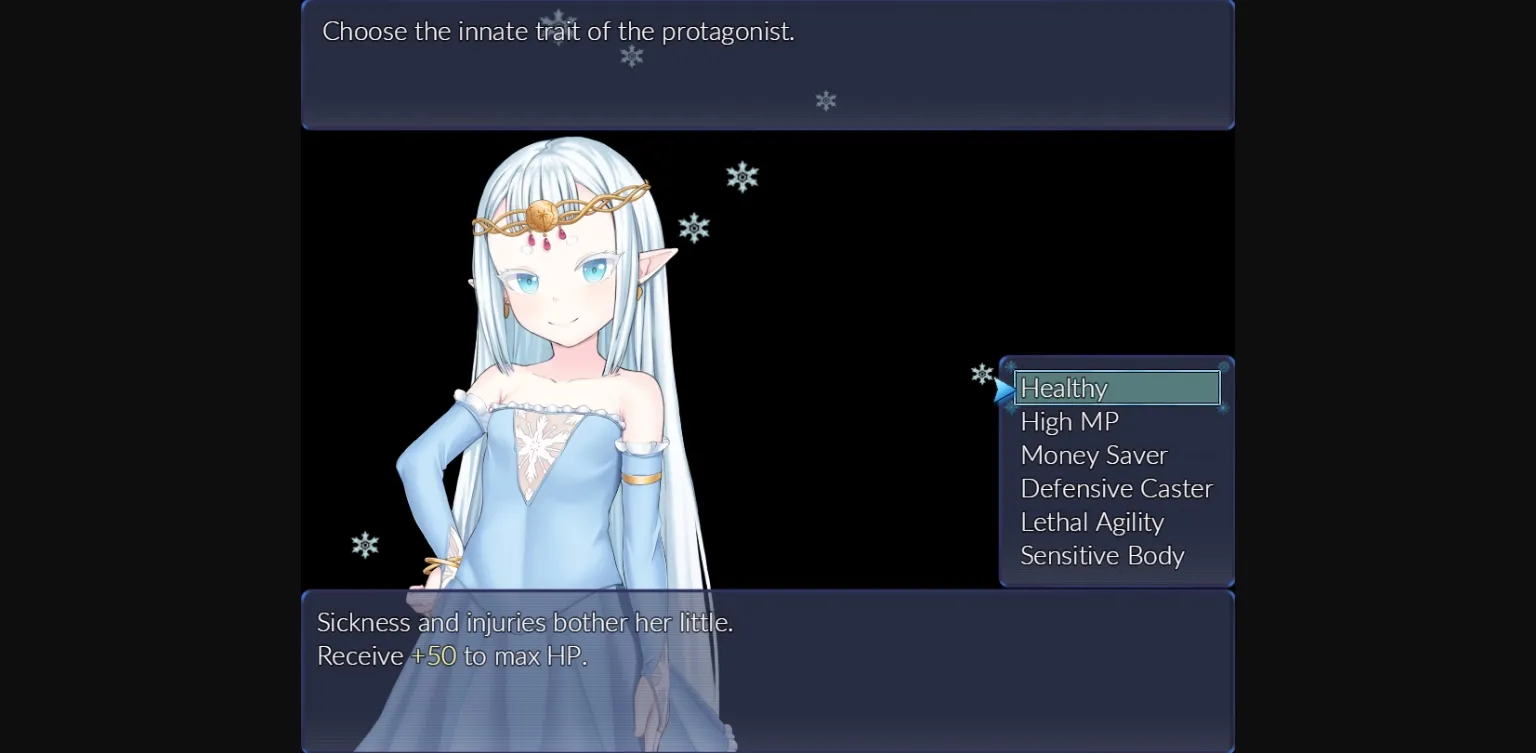Click the highlighted Healthy selection box

coord(1117,388)
